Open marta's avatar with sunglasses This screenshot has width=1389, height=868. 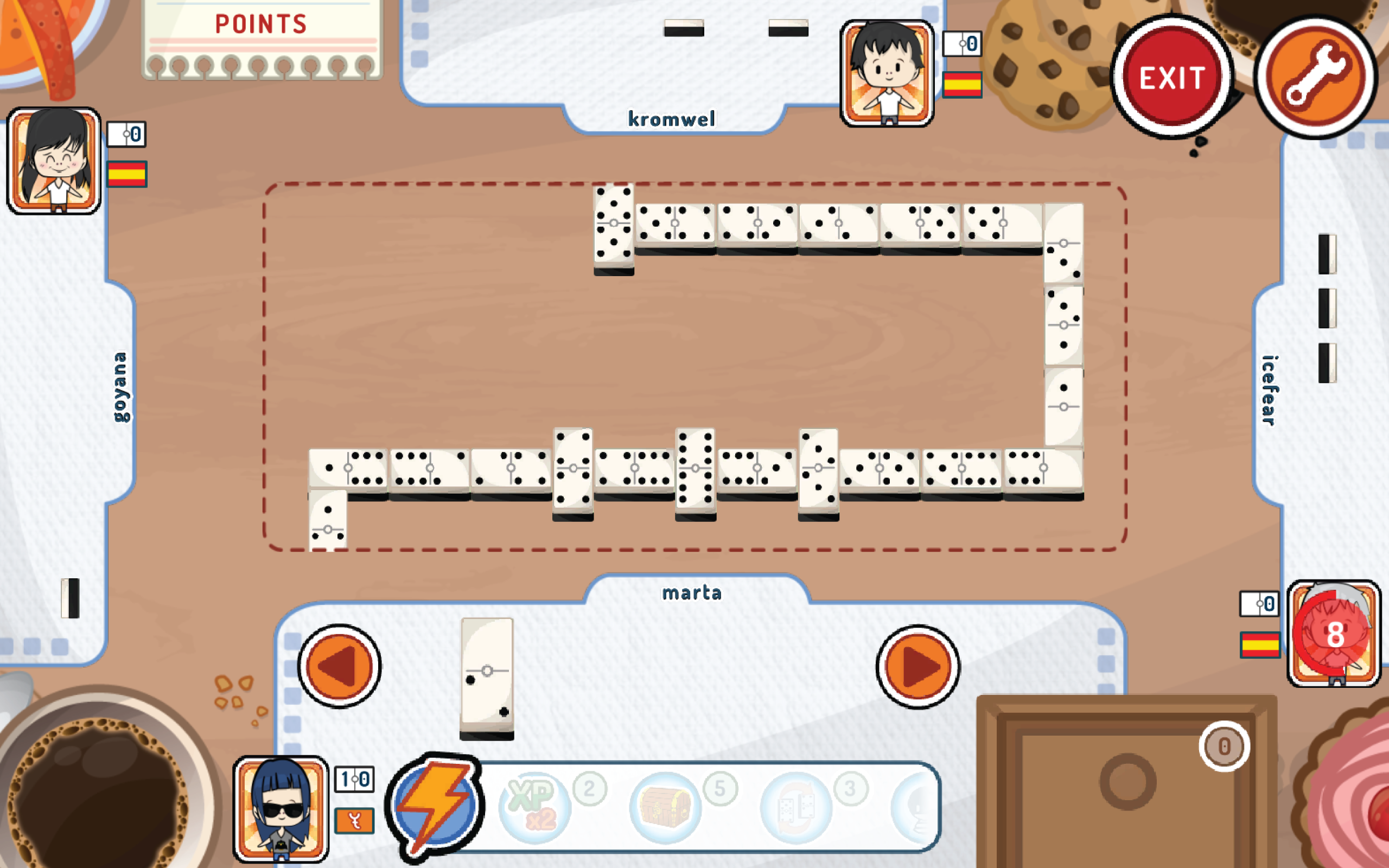tap(281, 809)
